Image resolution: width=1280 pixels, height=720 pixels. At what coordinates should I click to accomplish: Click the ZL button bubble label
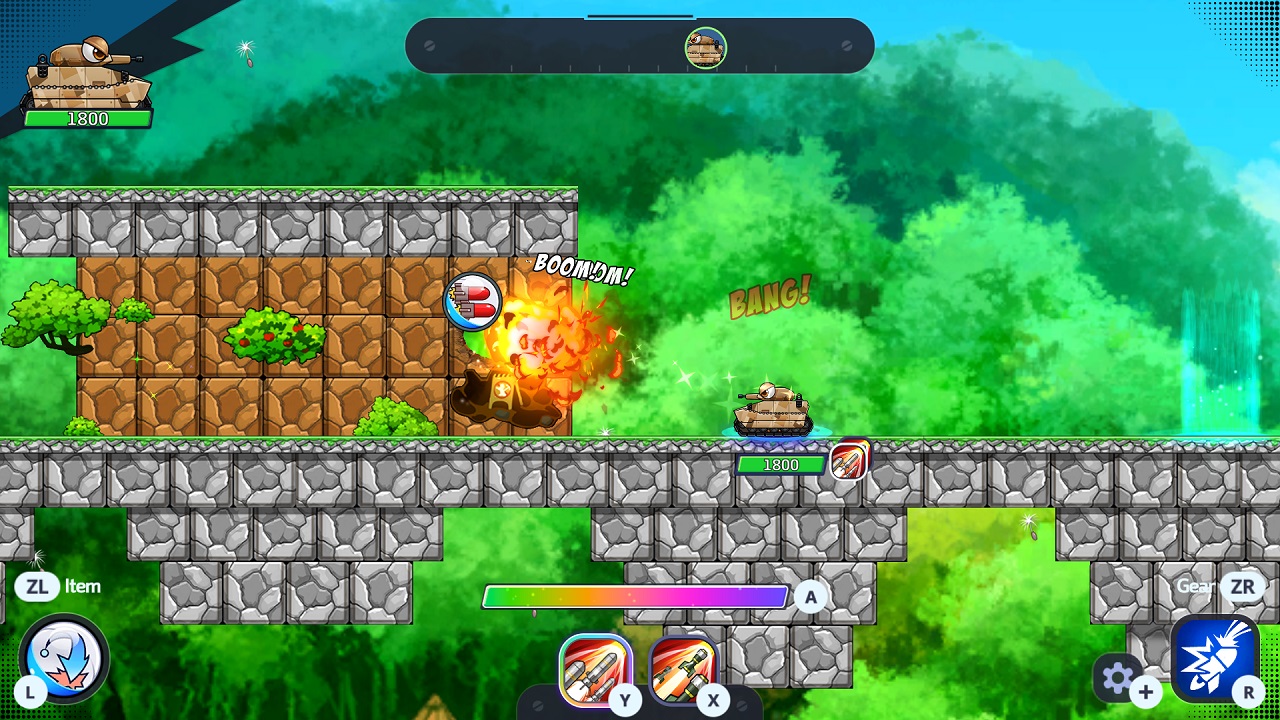pyautogui.click(x=40, y=588)
